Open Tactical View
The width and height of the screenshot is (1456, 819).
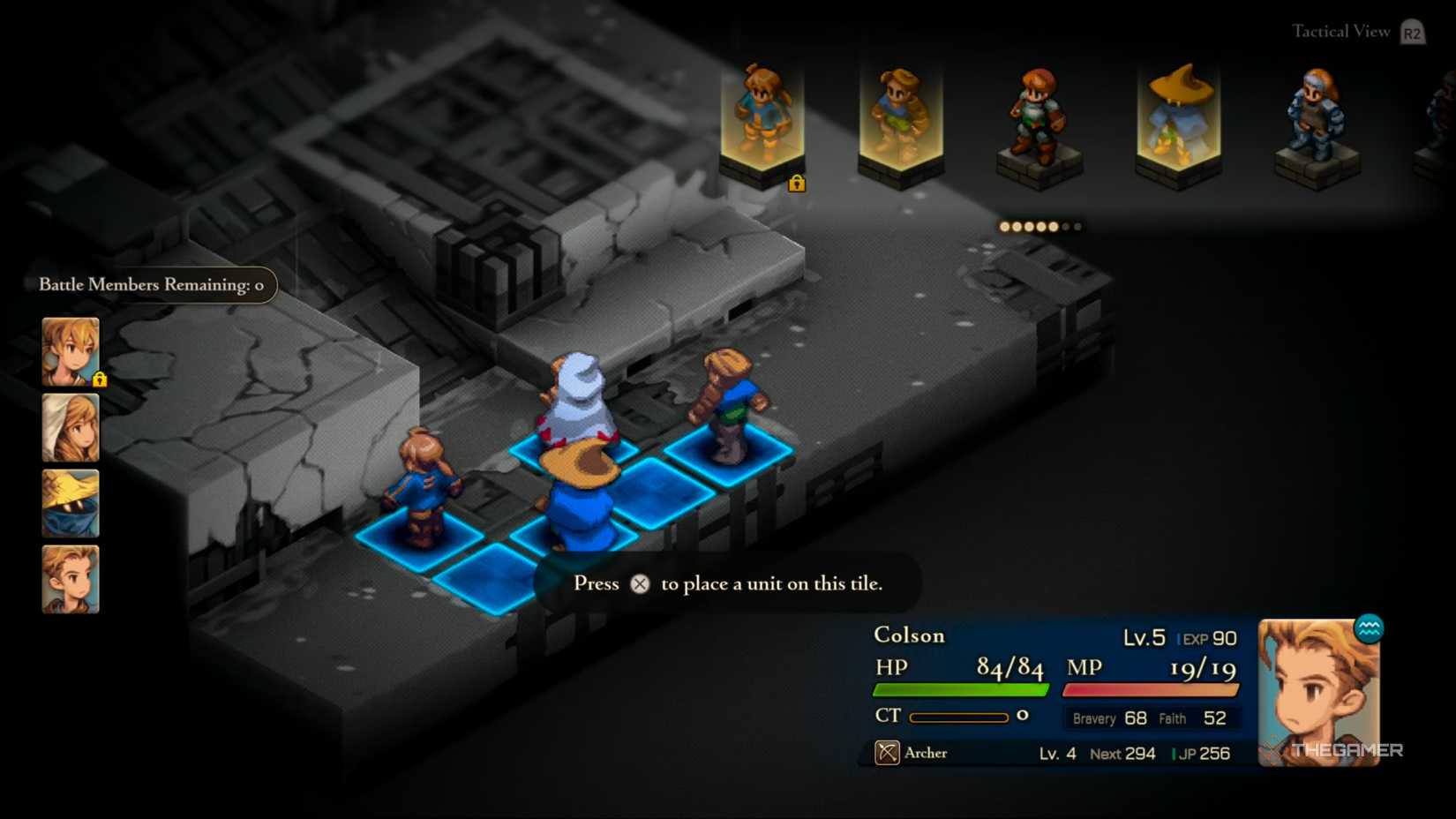point(1339,30)
